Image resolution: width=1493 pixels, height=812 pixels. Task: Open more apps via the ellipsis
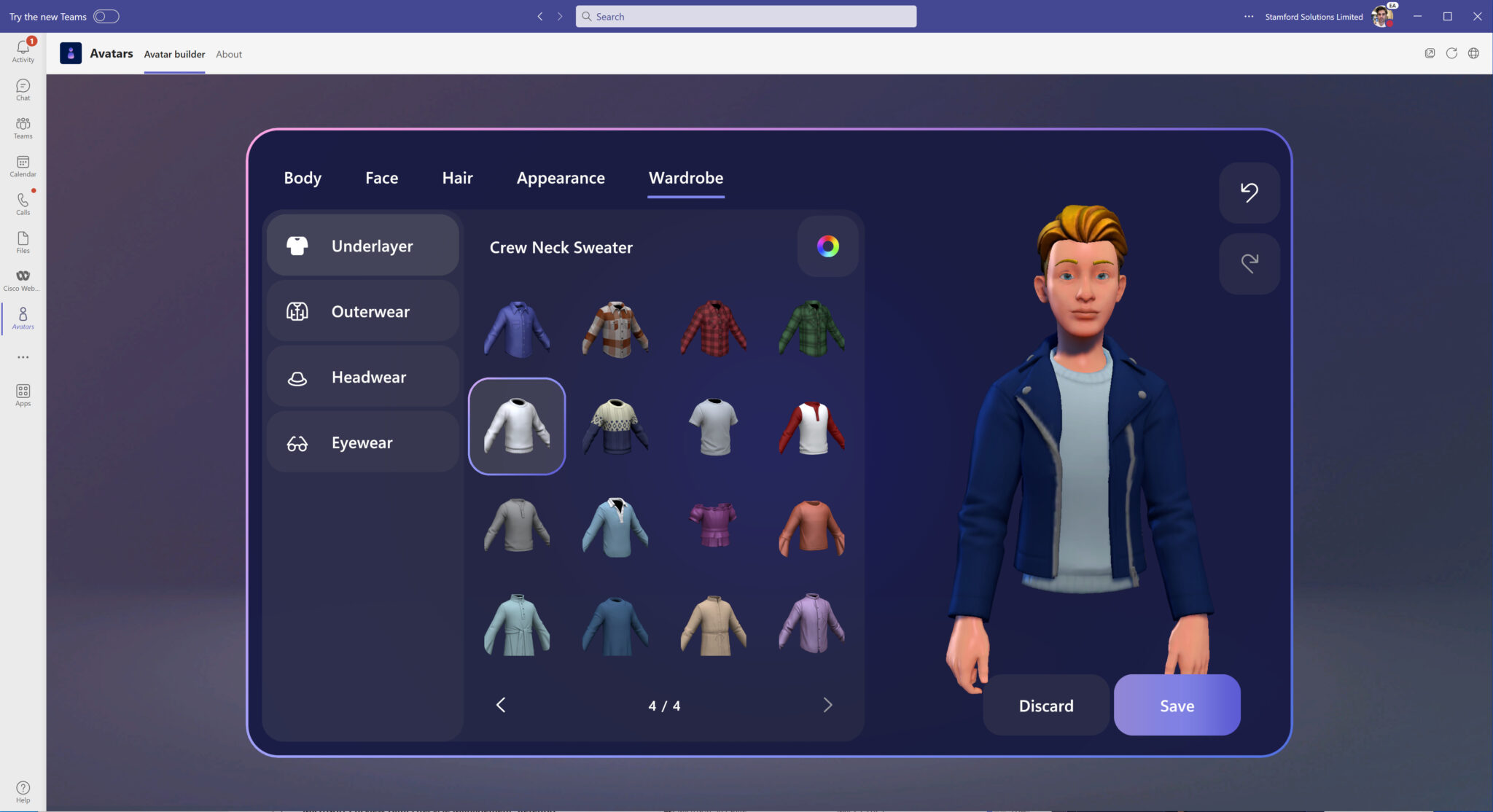[x=23, y=356]
